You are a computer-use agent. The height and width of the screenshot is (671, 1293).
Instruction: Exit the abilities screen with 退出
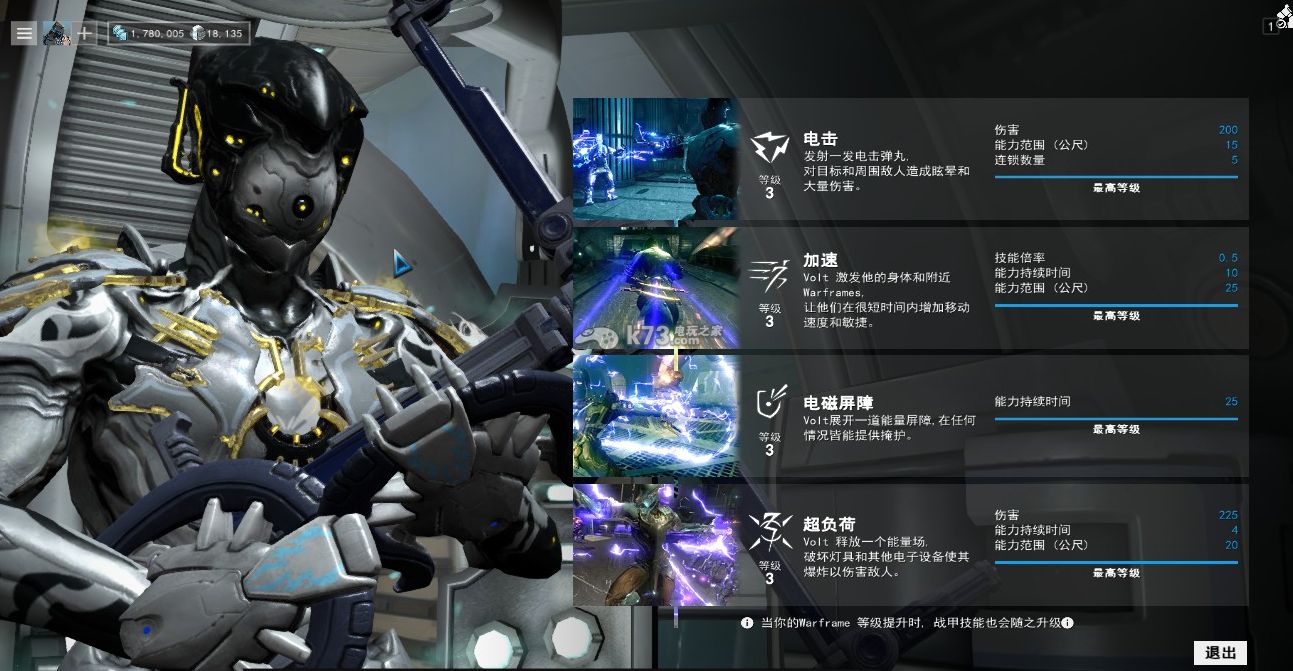coord(1220,653)
